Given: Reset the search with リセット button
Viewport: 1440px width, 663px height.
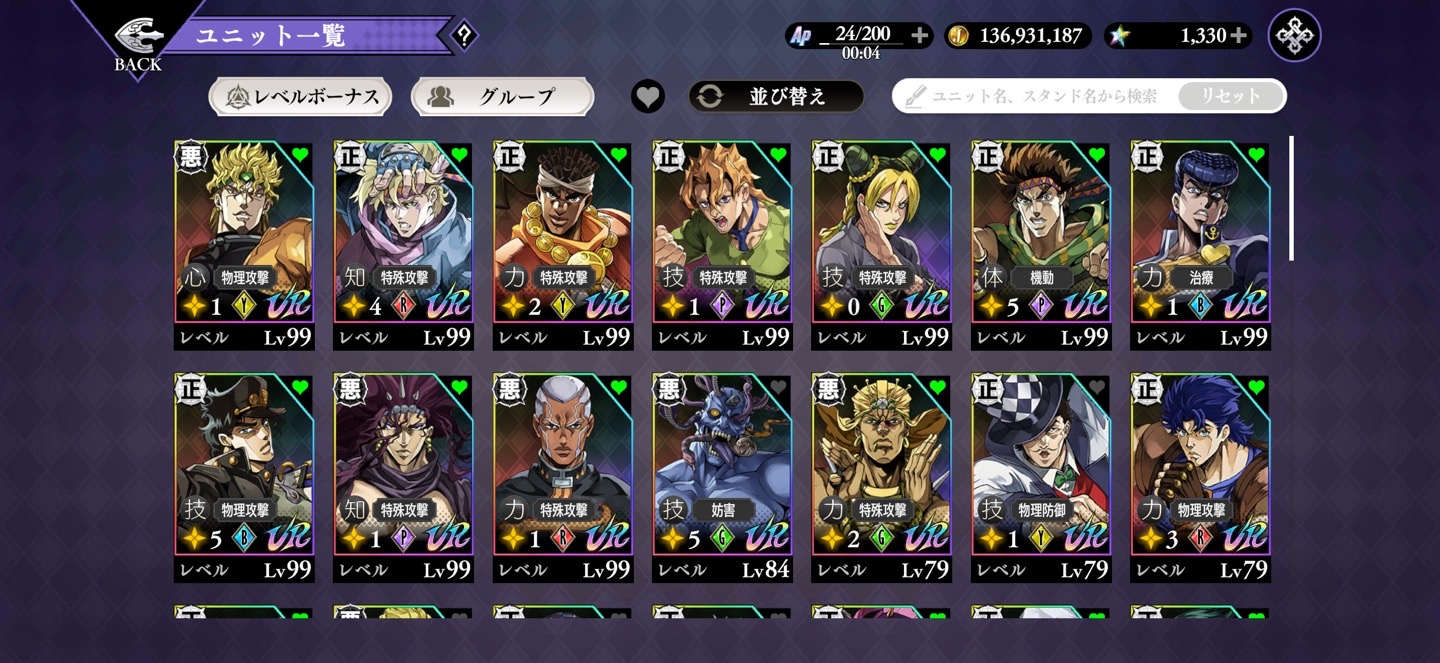Looking at the screenshot, I should [x=1231, y=96].
